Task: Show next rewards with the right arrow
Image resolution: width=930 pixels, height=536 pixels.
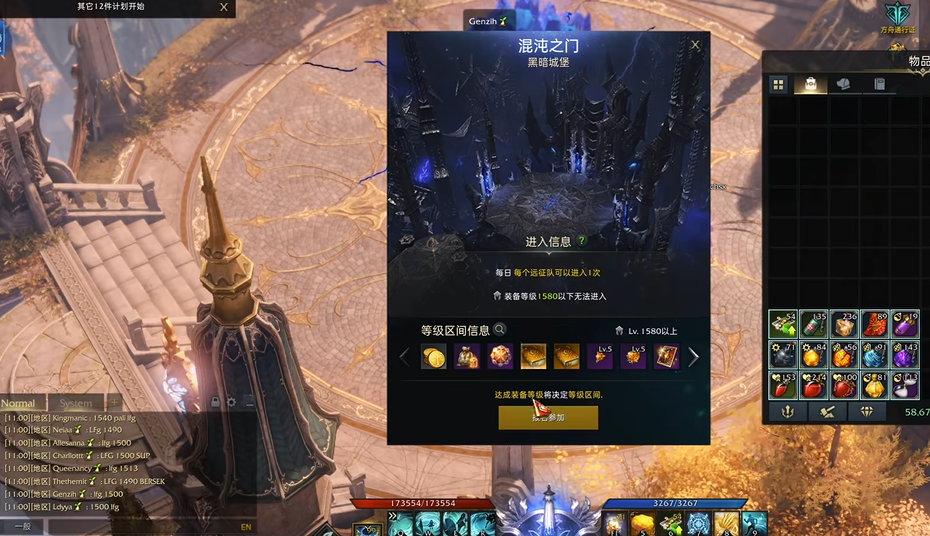Action: (x=693, y=357)
